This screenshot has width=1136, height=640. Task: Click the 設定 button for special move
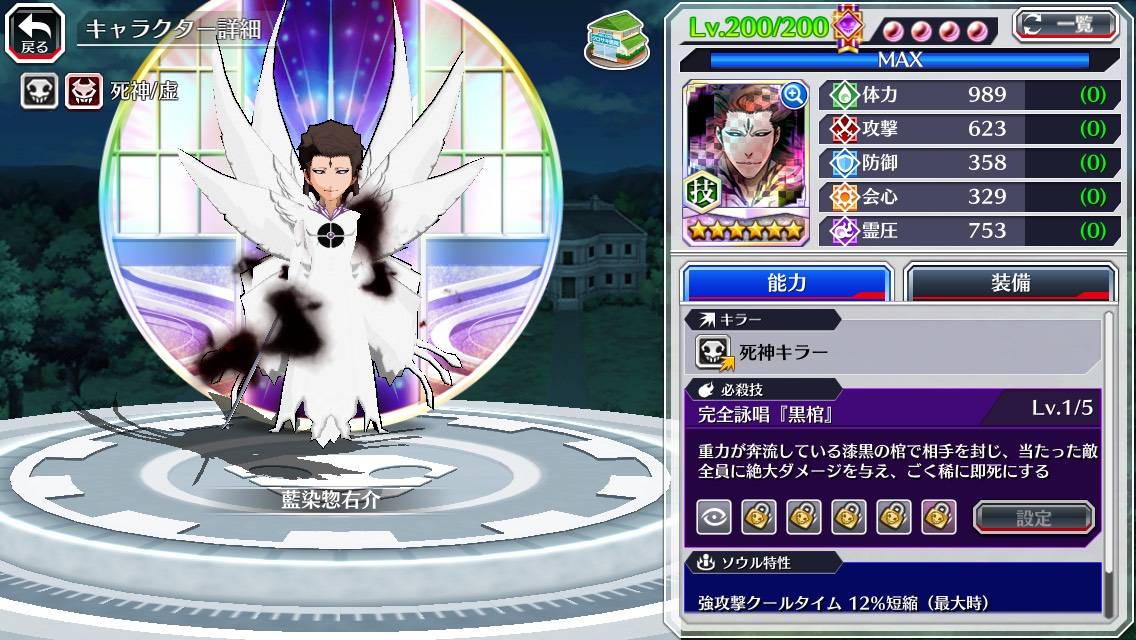[1033, 517]
